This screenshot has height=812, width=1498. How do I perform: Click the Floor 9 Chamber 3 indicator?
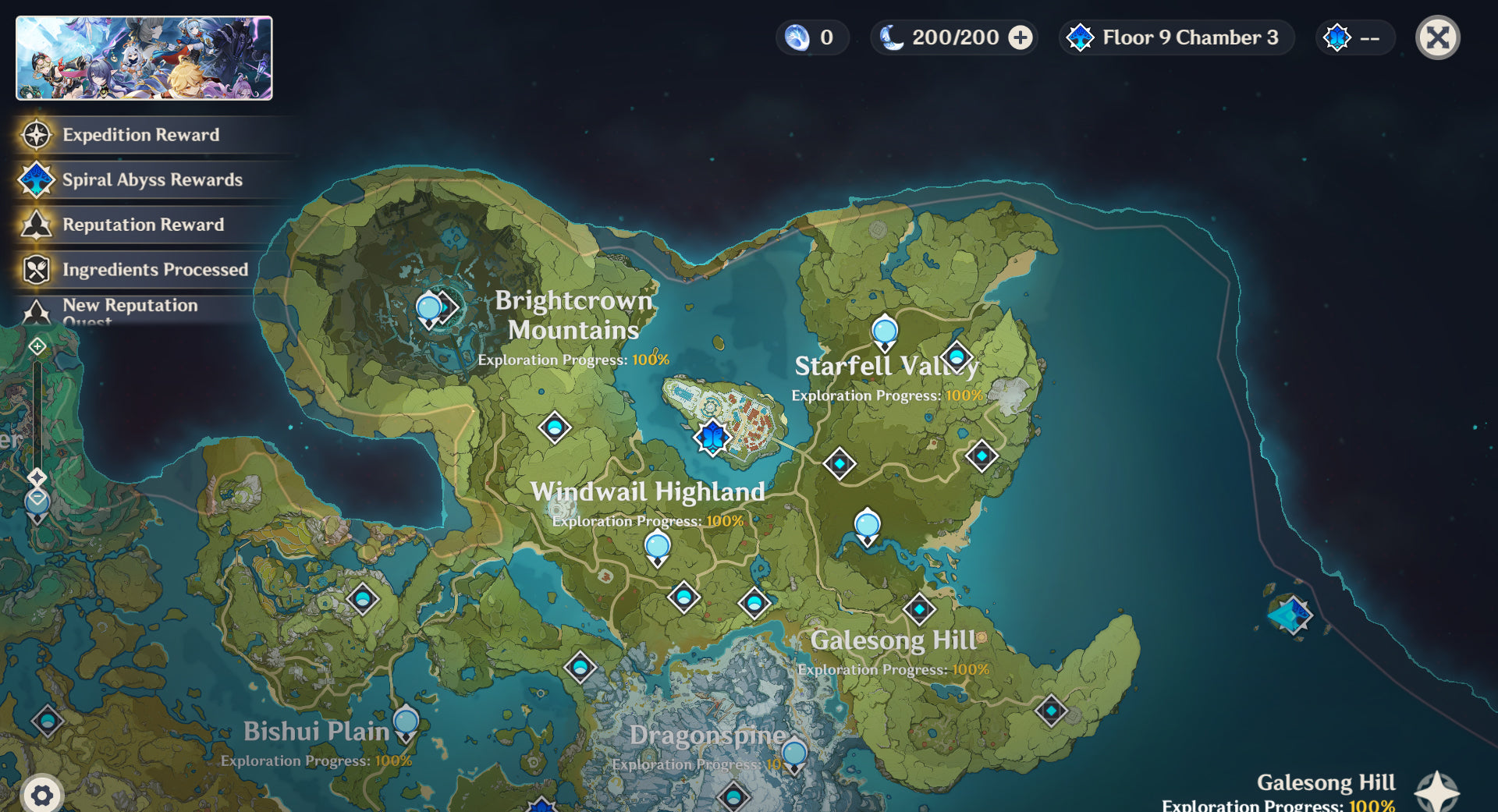pos(1176,37)
